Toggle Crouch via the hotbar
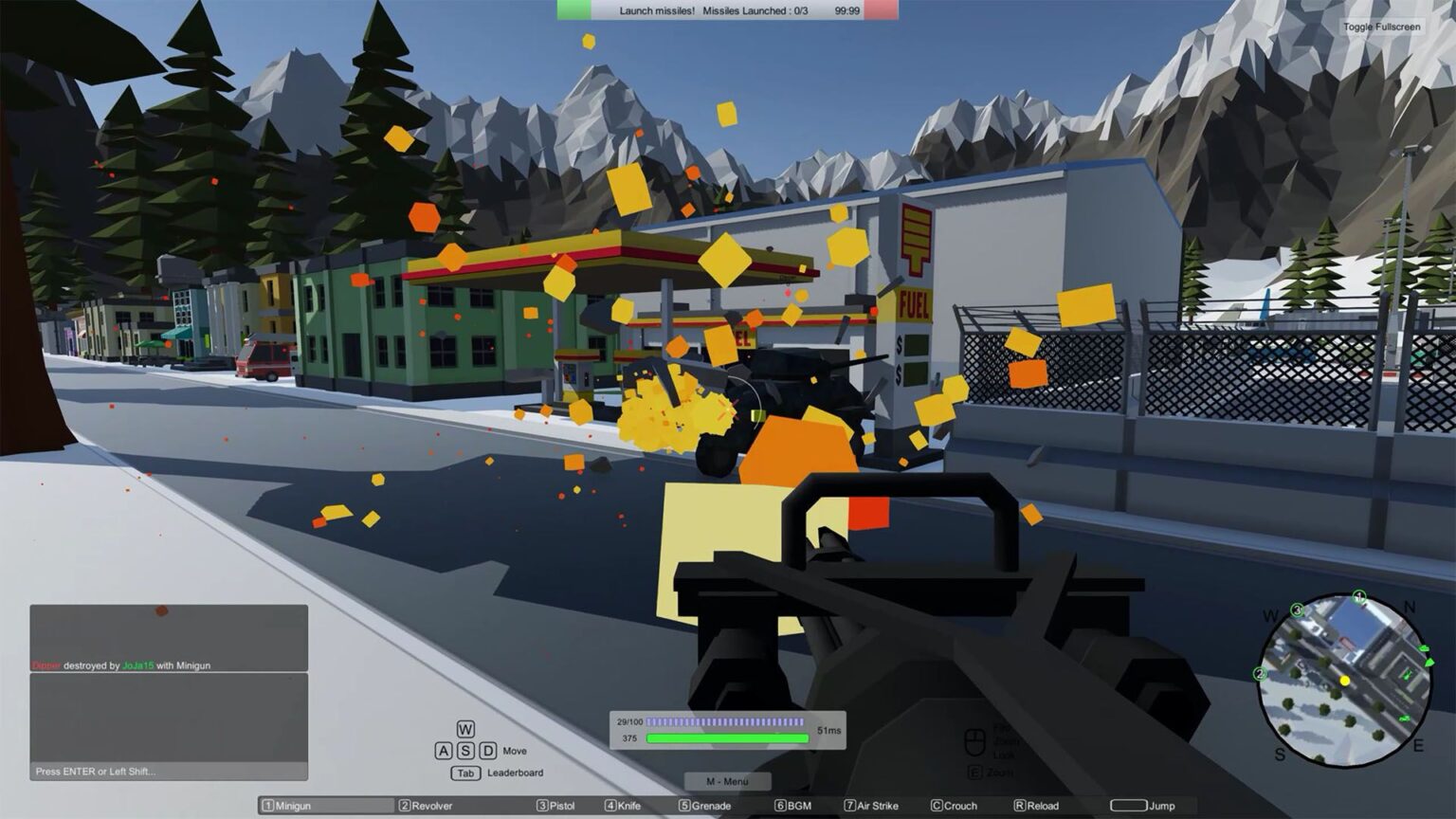This screenshot has width=1456, height=819. (x=955, y=805)
